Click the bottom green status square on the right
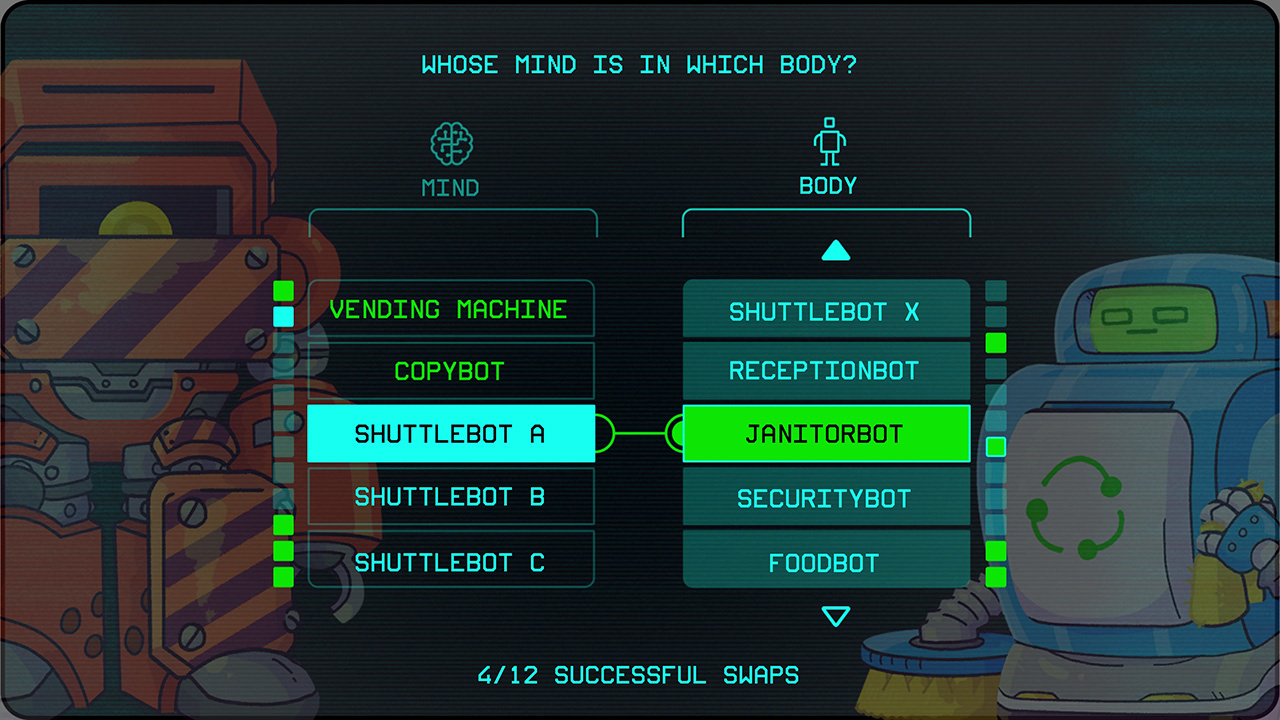This screenshot has width=1280, height=720. click(x=995, y=577)
